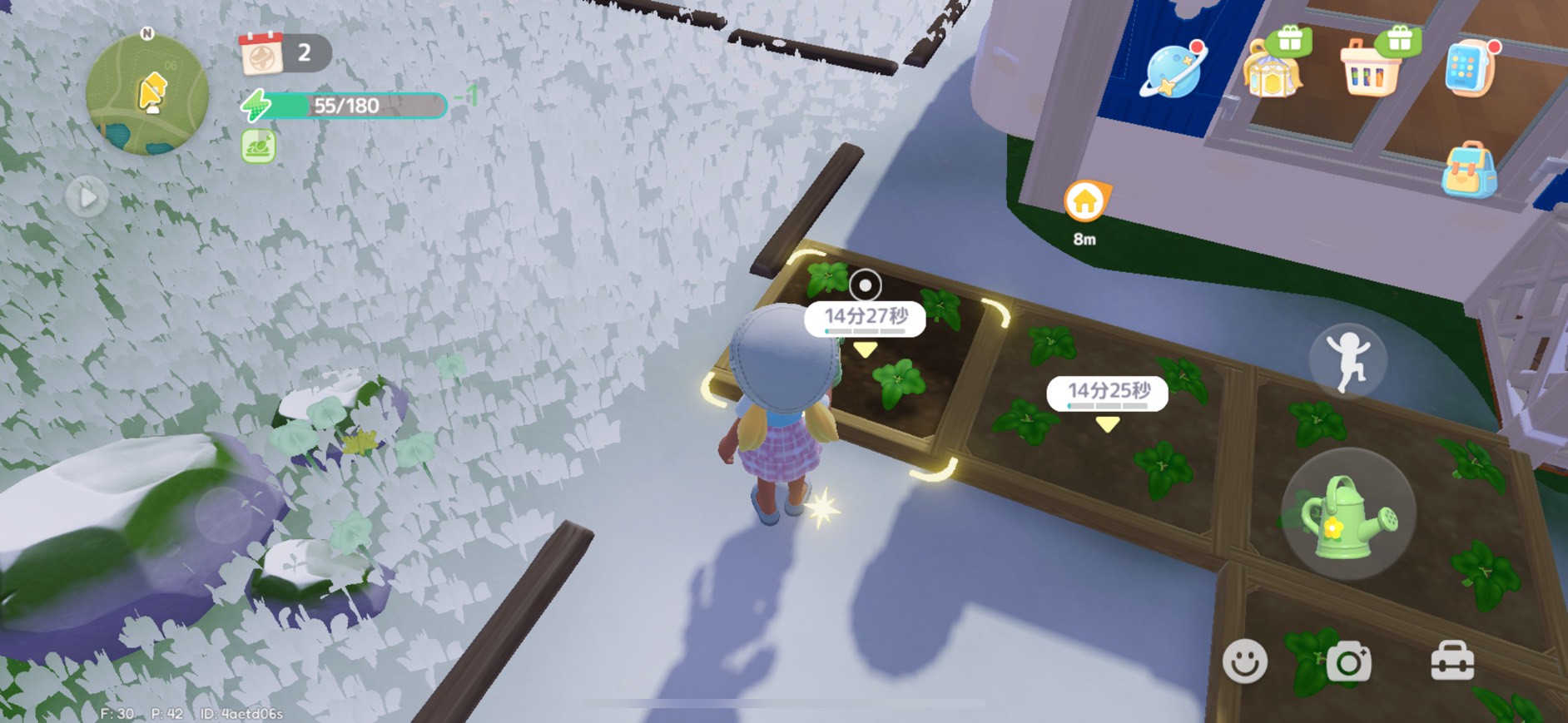Tap the orange home waypoint marker
Viewport: 1568px width, 723px height.
(x=1084, y=202)
